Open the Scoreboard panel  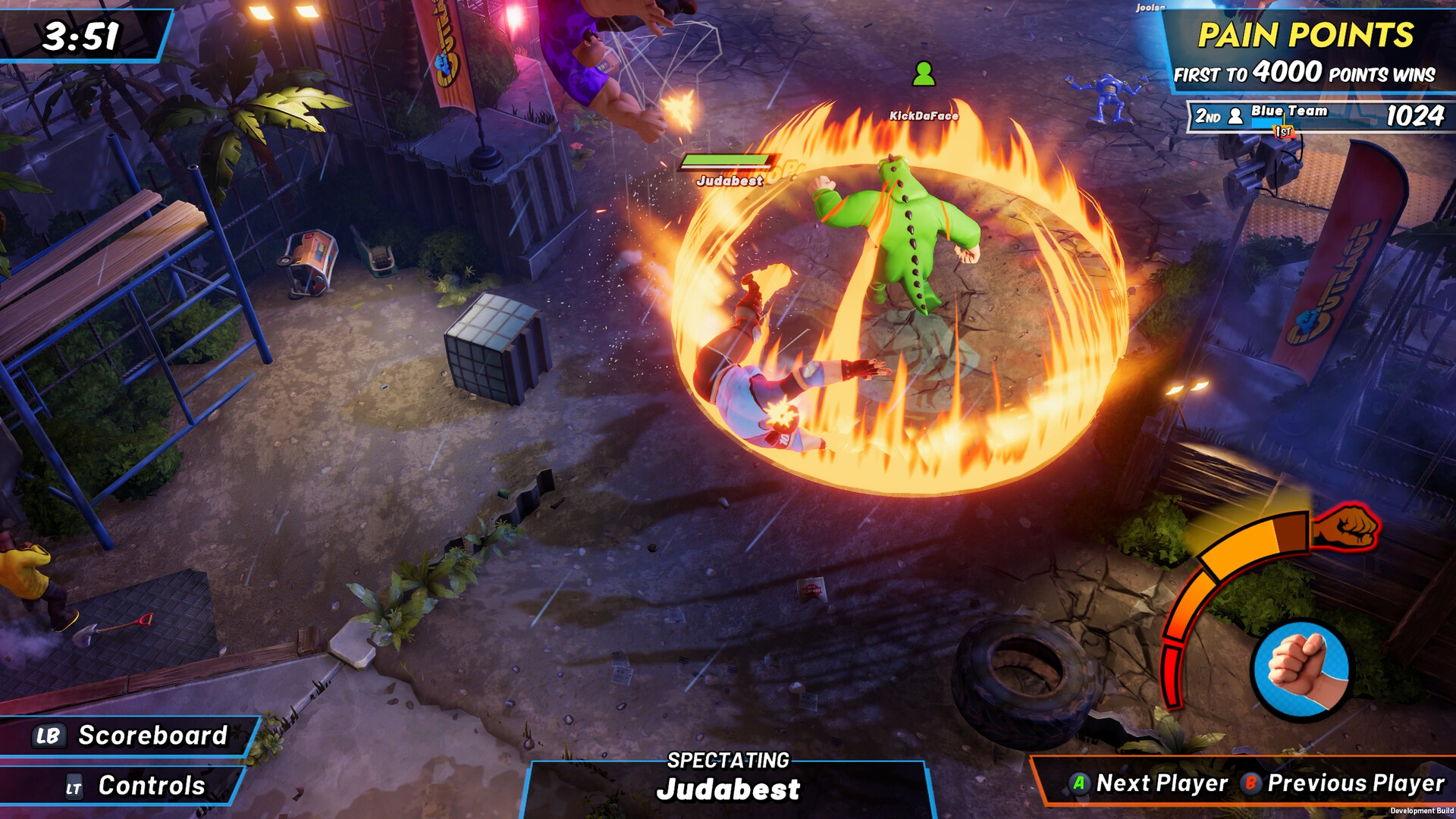tap(130, 736)
